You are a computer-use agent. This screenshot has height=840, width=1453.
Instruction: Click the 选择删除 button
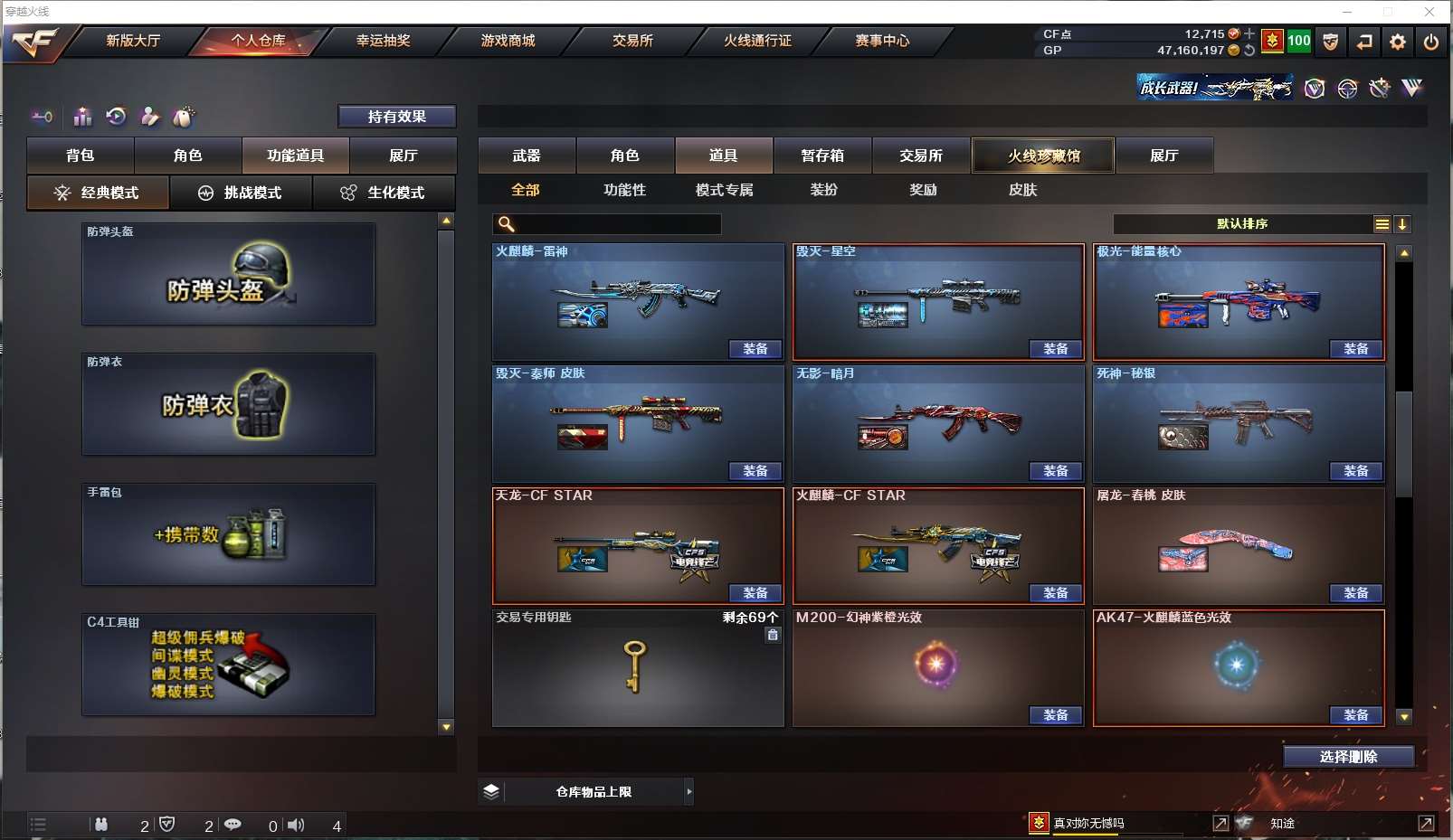pos(1348,757)
